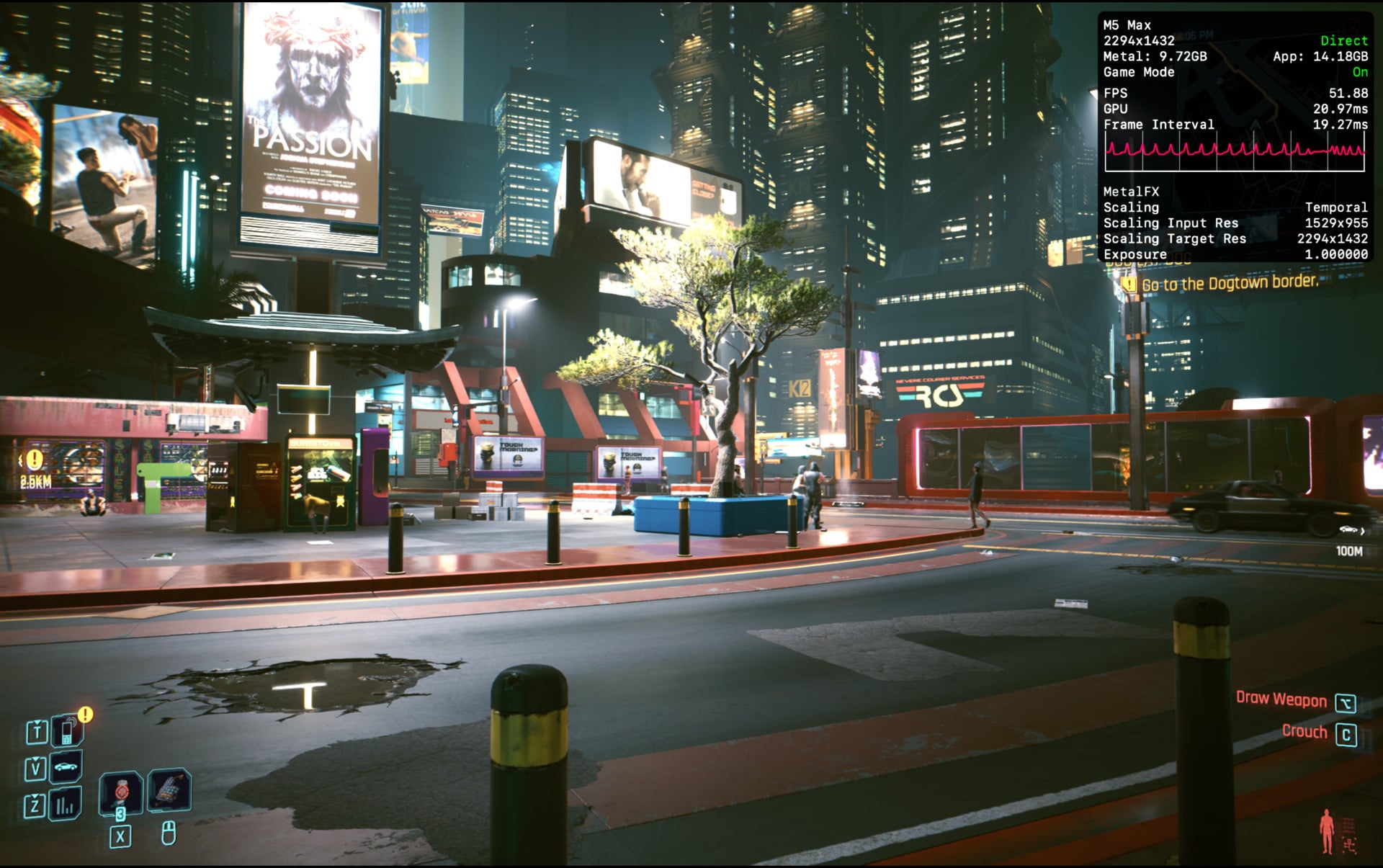Use the health inhaler quick slot
Viewport: 1383px width, 868px height.
click(x=120, y=792)
